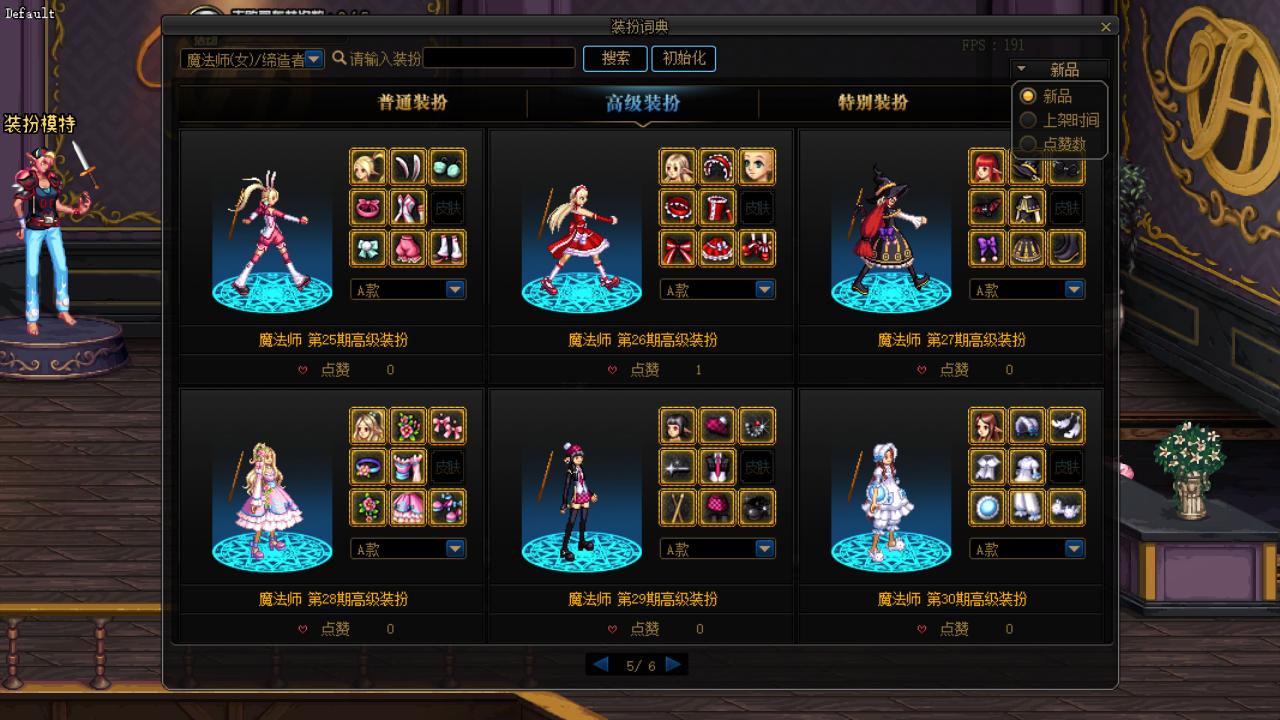
Task: Click the hair icon of 第25期 outfit
Action: [368, 167]
